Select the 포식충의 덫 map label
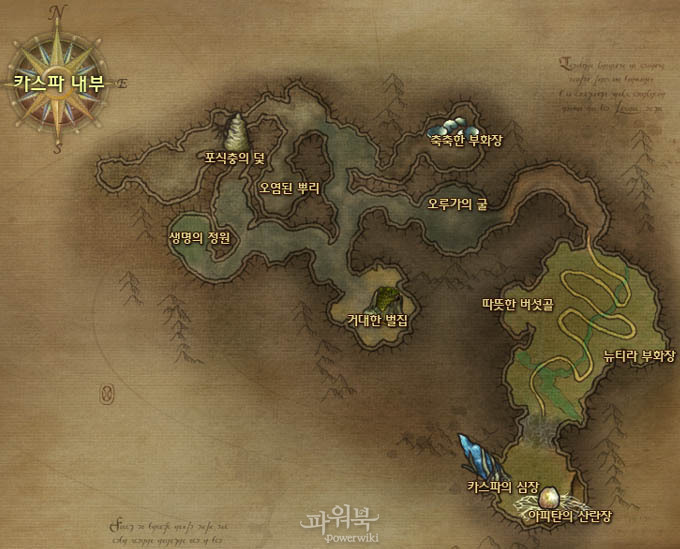This screenshot has height=549, width=680. [x=233, y=157]
